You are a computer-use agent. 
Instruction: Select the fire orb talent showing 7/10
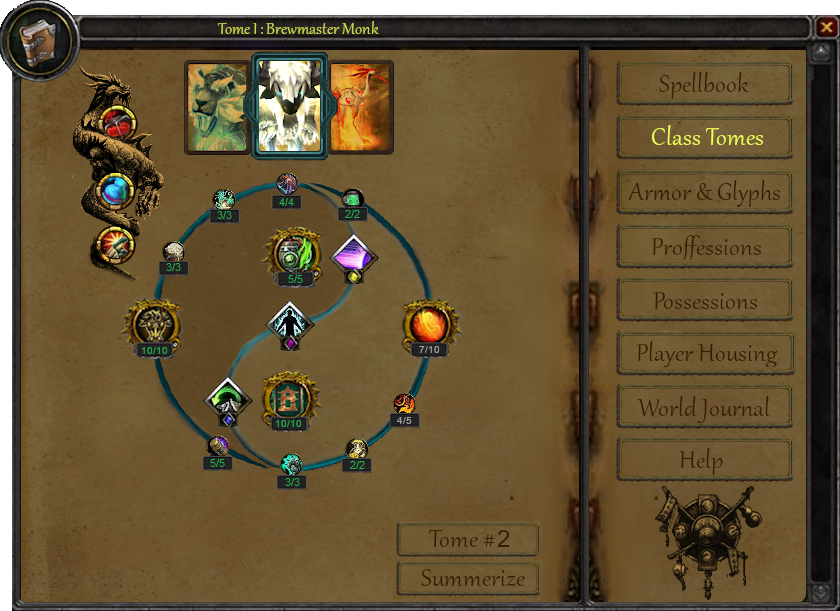pos(430,325)
